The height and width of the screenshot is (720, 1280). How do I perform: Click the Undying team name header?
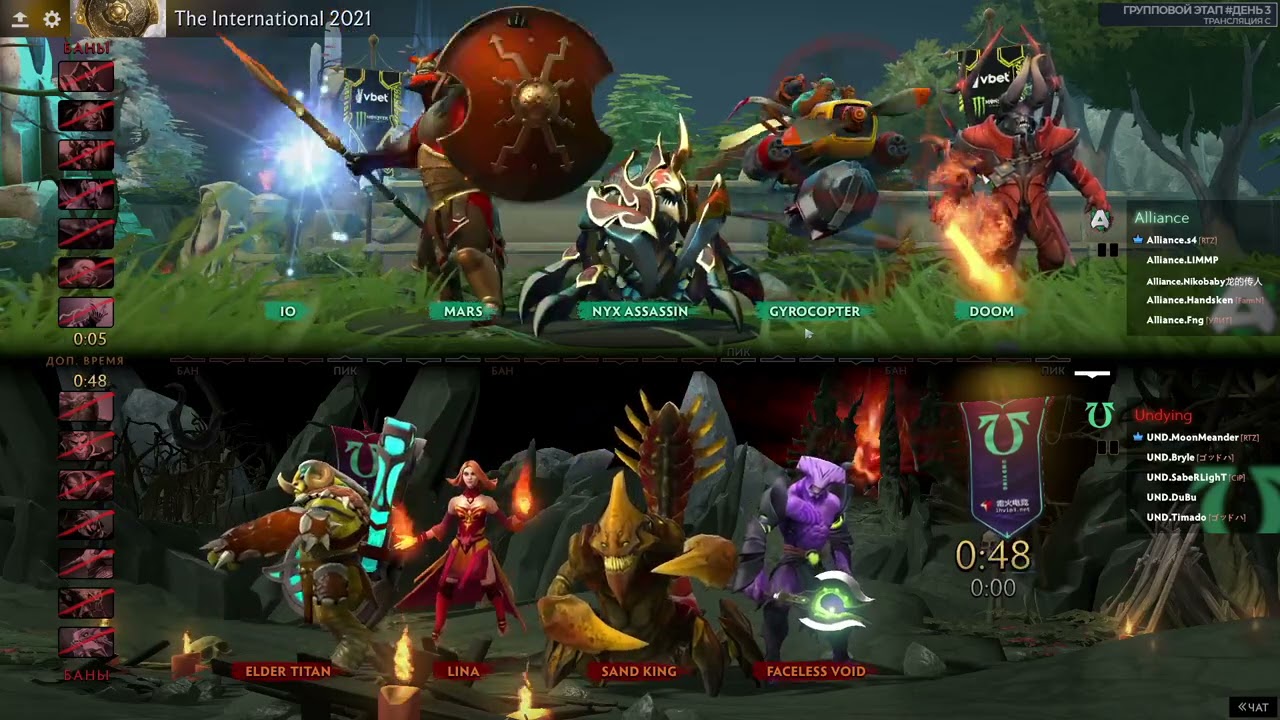pos(1163,415)
